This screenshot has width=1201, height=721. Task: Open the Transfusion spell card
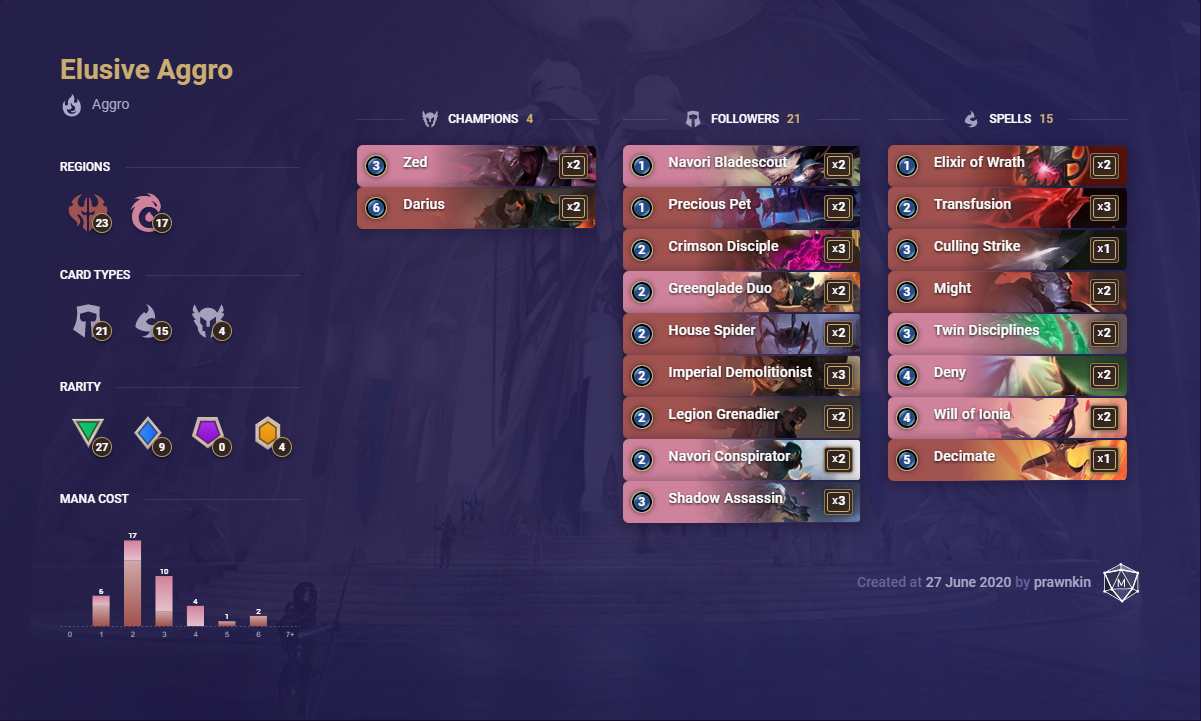point(1007,208)
